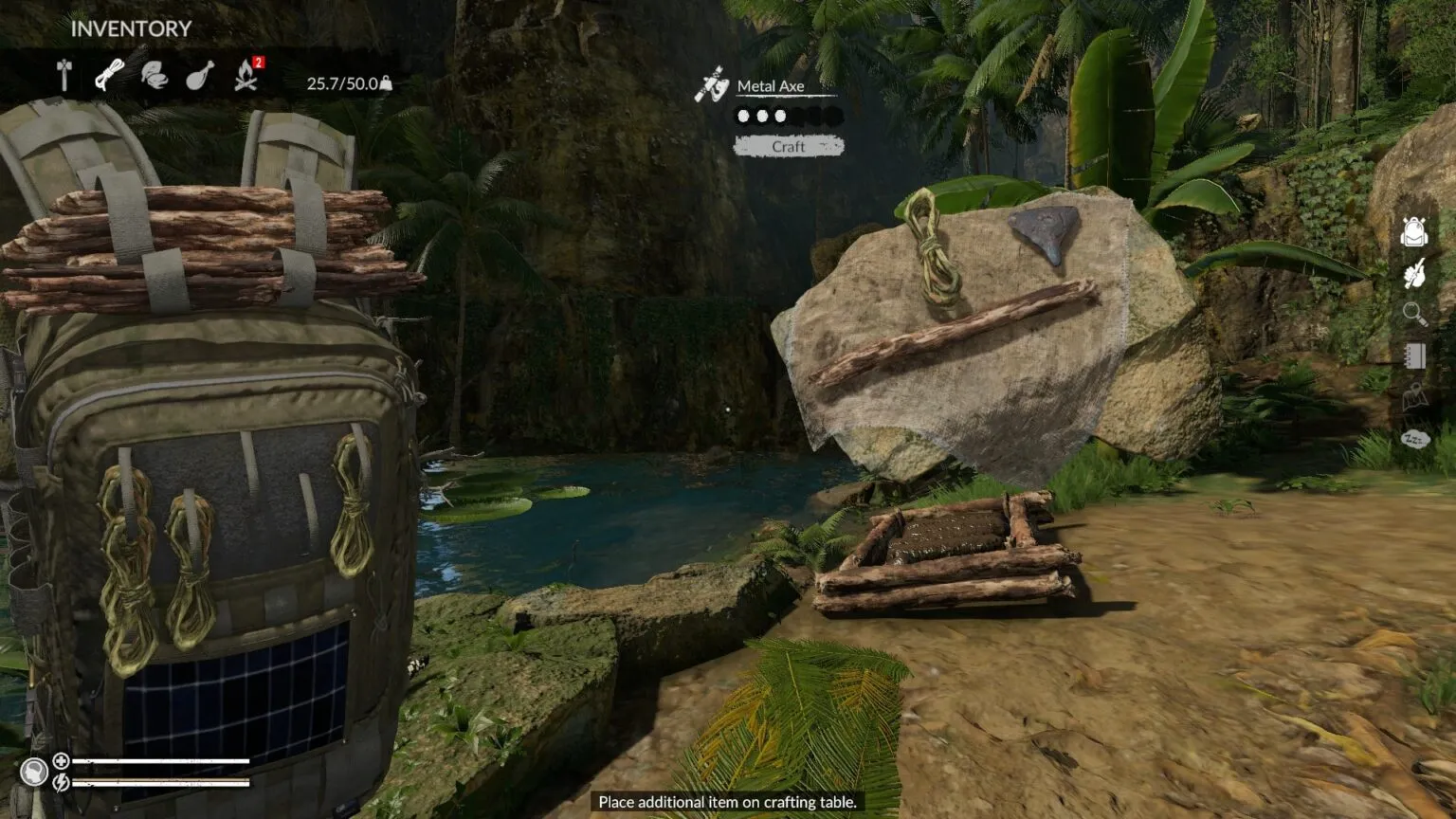Select the Metal Axe recipe icon

tap(711, 85)
